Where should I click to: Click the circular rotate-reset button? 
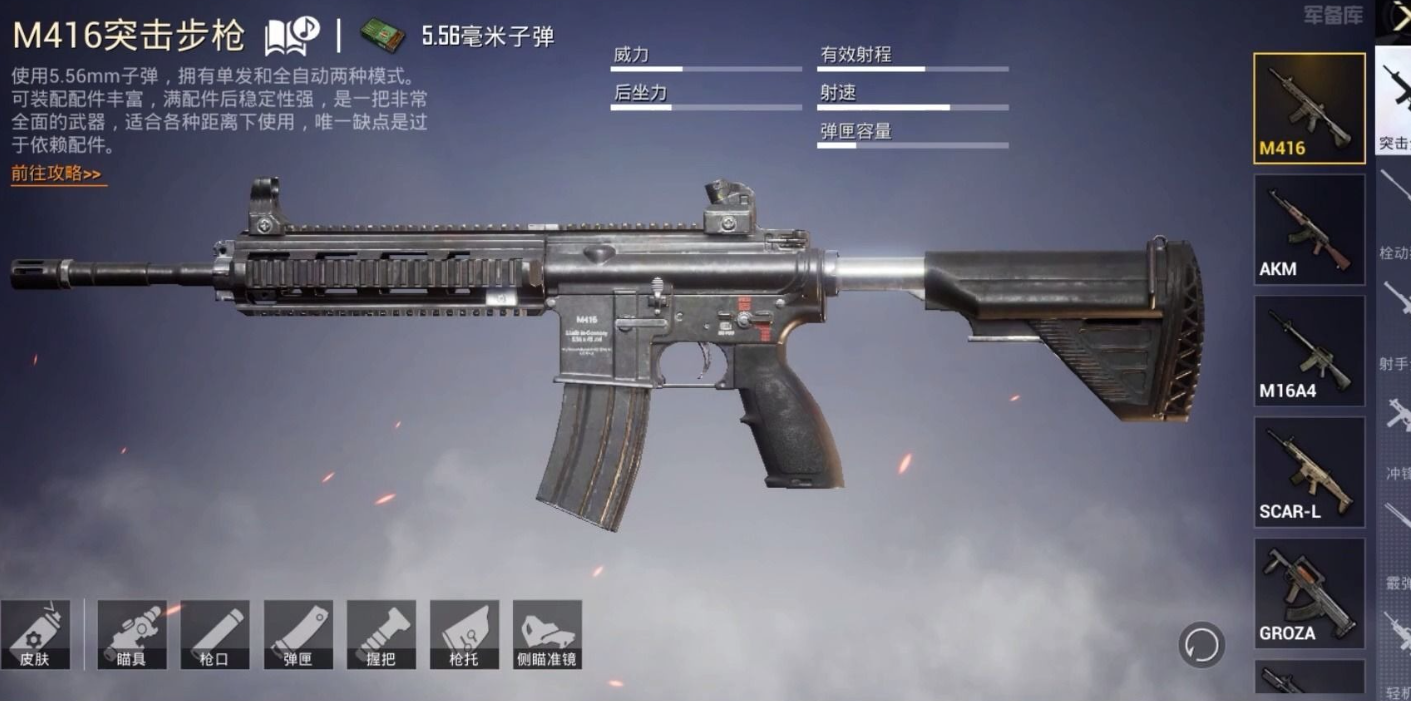click(x=1201, y=645)
